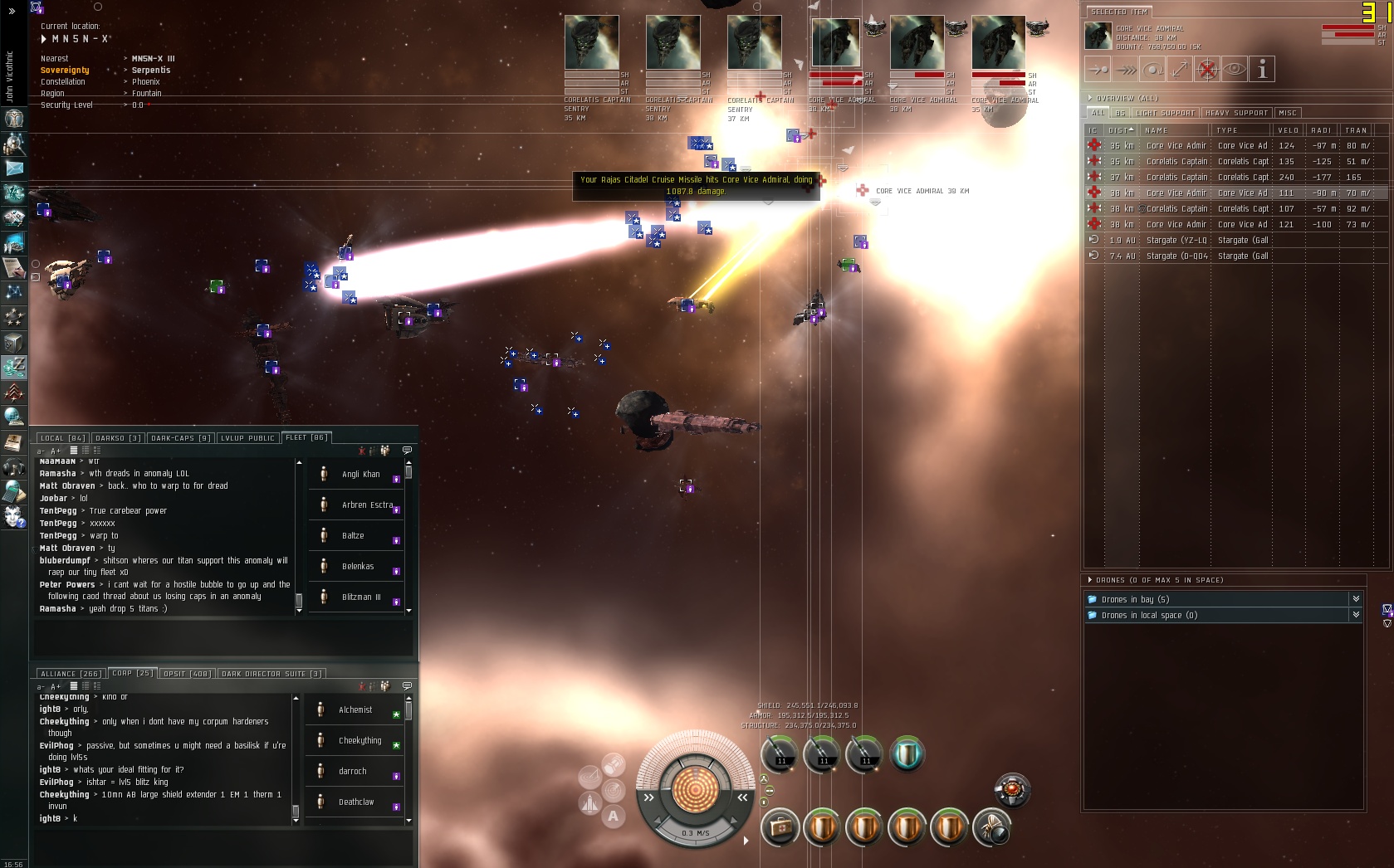Select Angli Khan in fleet member list
The width and height of the screenshot is (1394, 868).
click(360, 475)
